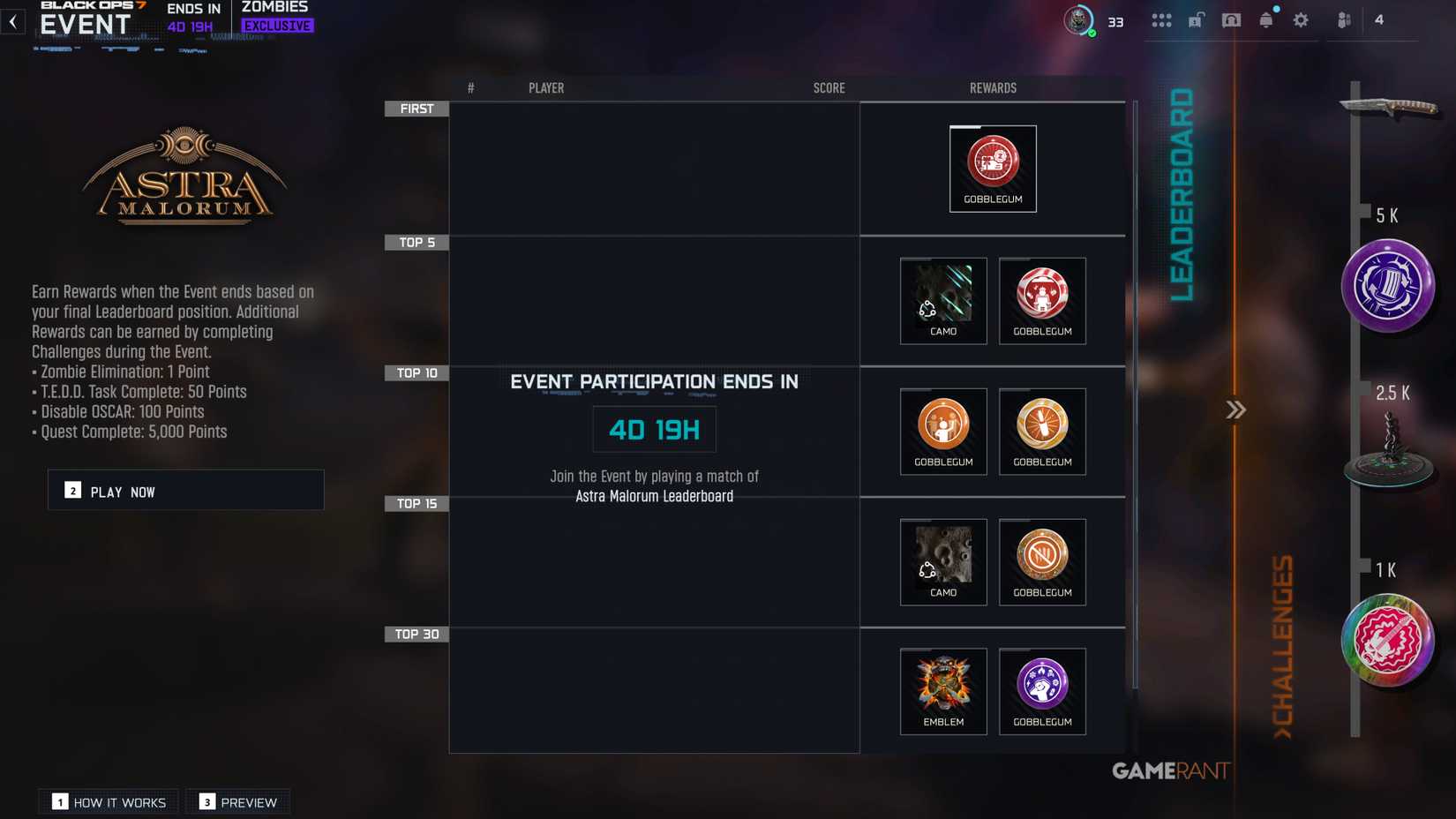Expand the leaderboard using the double-chevron arrows
Image resolution: width=1456 pixels, height=819 pixels.
[x=1235, y=409]
